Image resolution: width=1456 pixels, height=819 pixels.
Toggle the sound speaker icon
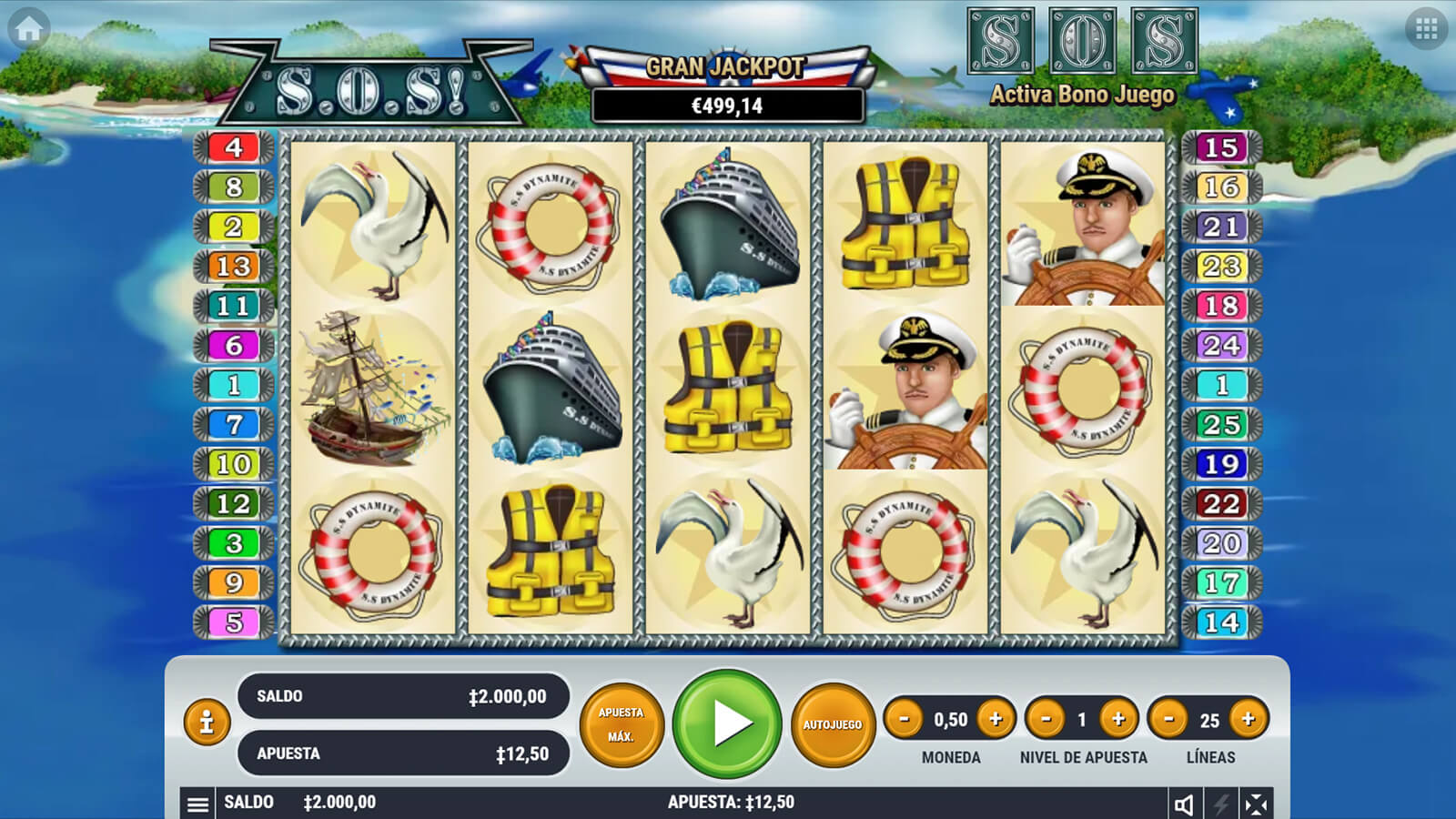tap(1184, 804)
